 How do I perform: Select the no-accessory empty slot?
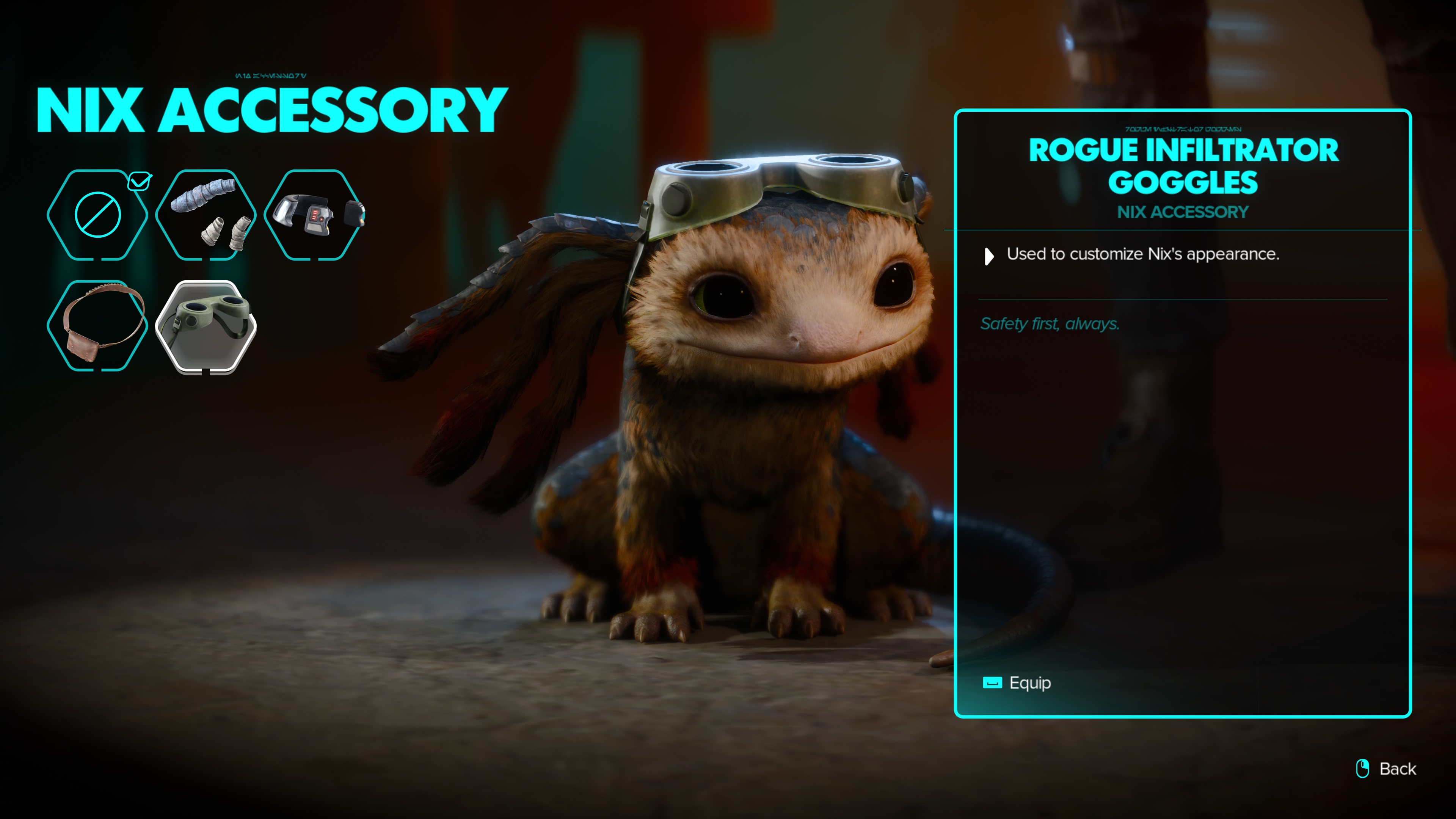97,215
